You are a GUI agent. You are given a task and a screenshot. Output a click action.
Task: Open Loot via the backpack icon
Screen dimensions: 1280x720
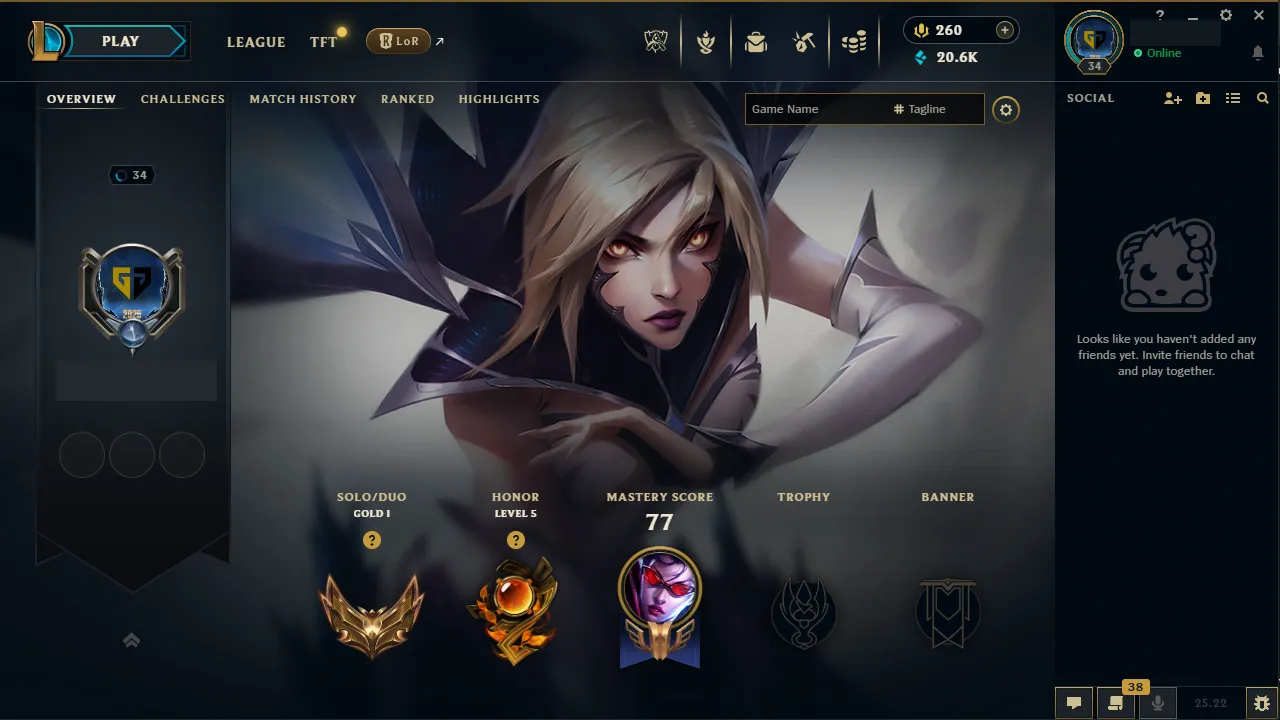(755, 41)
